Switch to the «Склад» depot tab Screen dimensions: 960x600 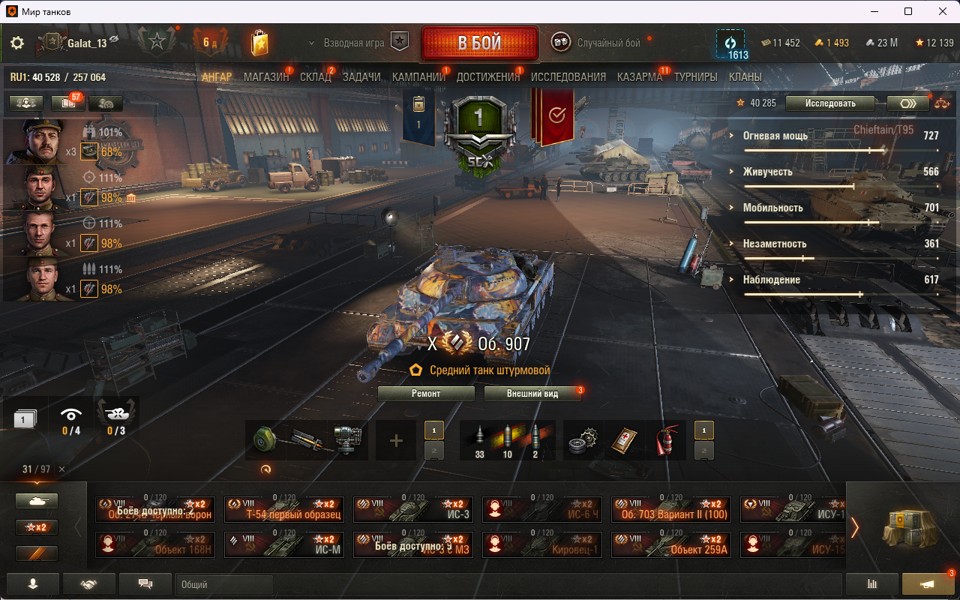pyautogui.click(x=315, y=77)
